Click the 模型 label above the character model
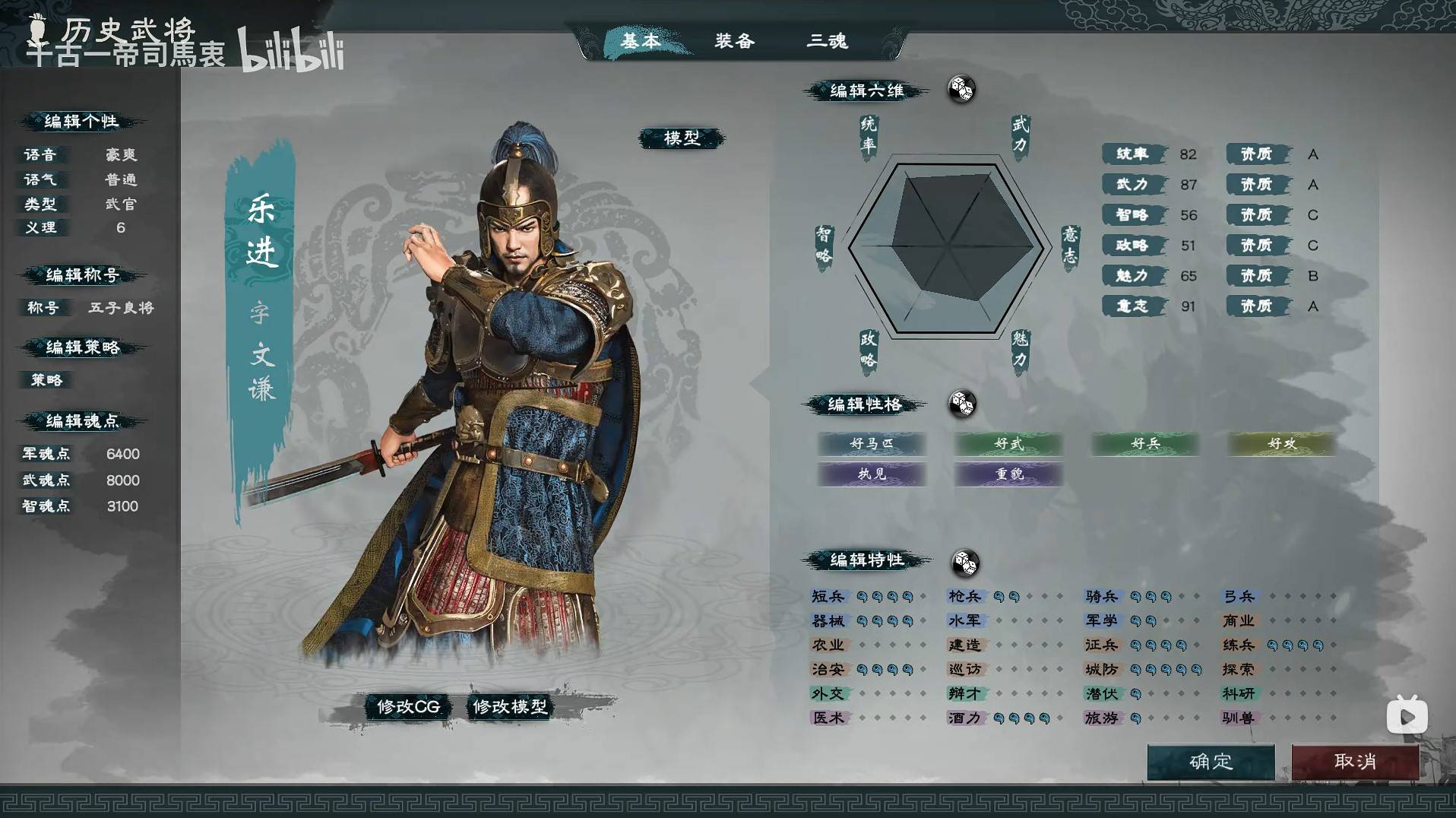 [x=682, y=138]
